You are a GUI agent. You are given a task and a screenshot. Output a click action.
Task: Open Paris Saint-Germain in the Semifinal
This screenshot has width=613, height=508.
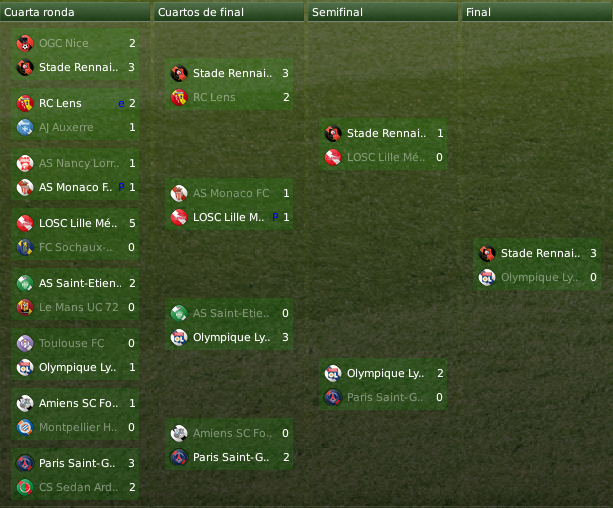tap(386, 397)
